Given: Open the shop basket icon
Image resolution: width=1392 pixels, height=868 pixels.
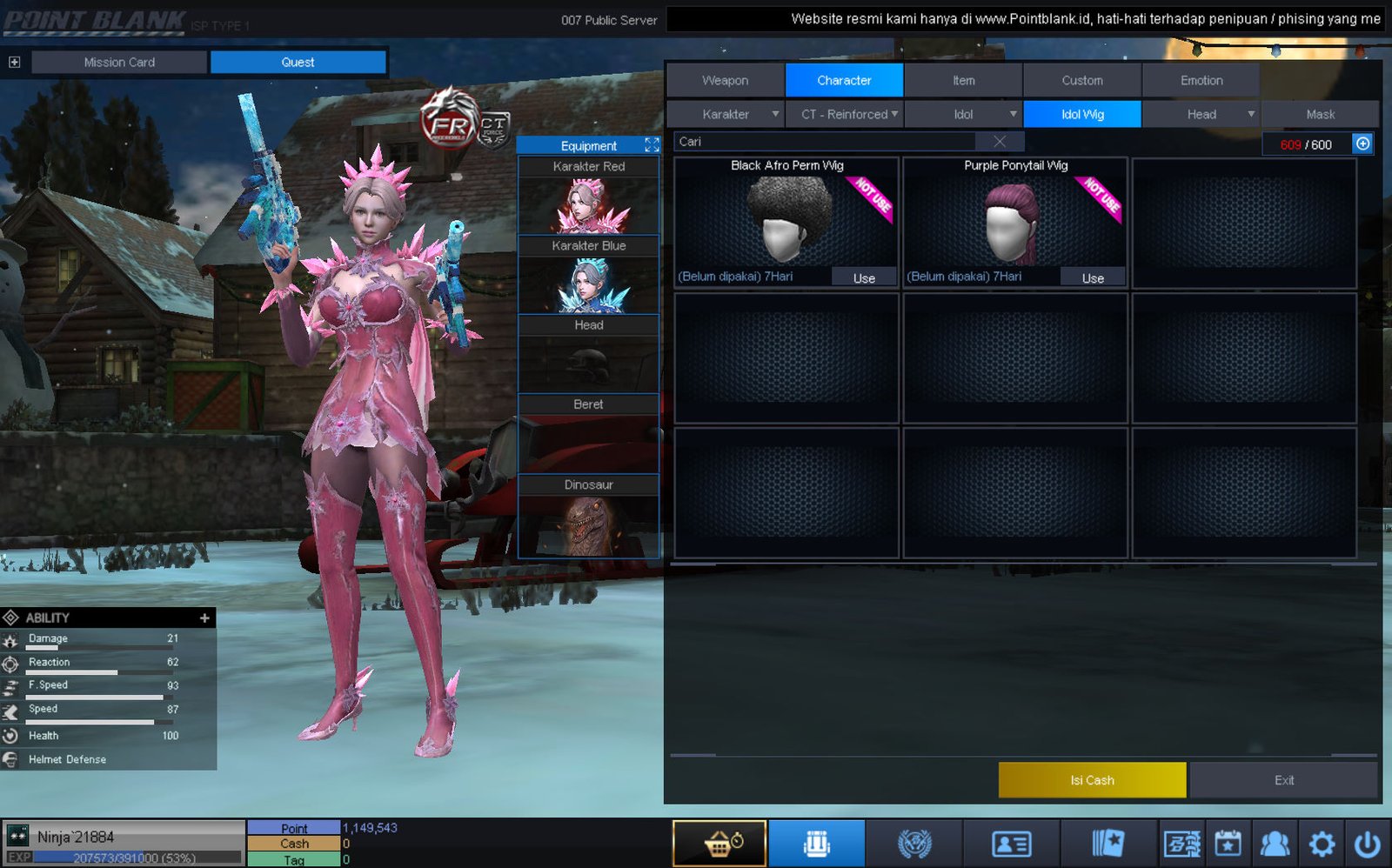Looking at the screenshot, I should tap(719, 844).
